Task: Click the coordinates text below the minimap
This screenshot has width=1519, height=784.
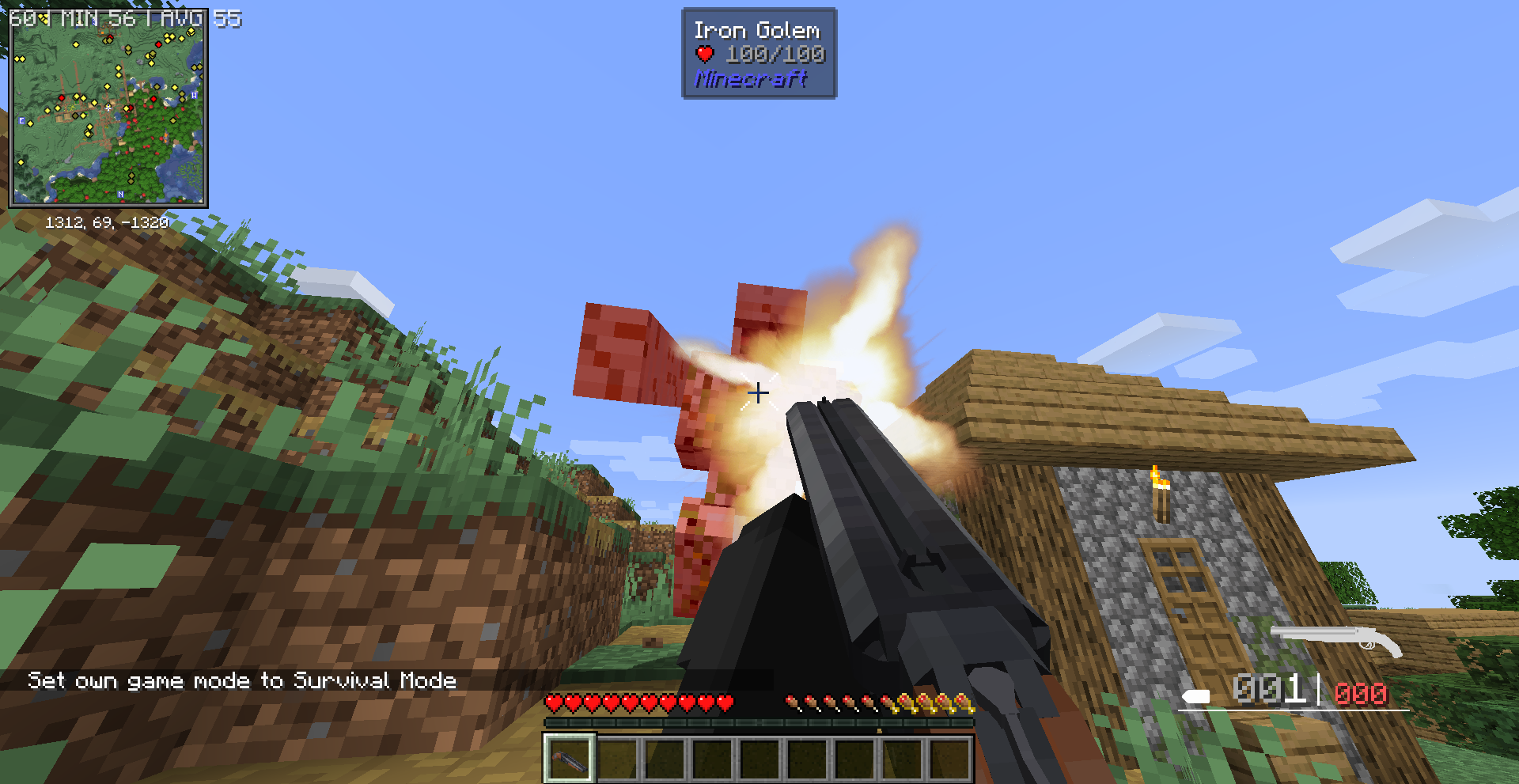Action: click(109, 222)
